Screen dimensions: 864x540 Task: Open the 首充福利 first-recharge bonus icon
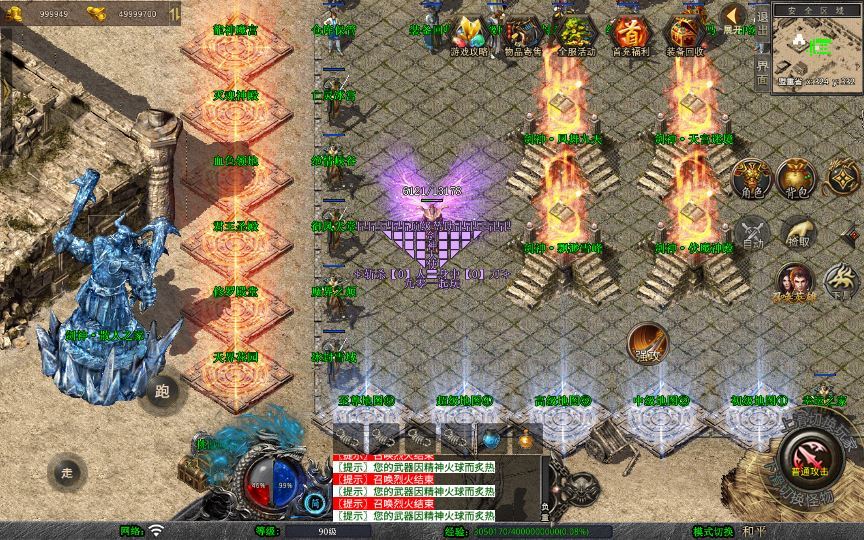[x=628, y=35]
